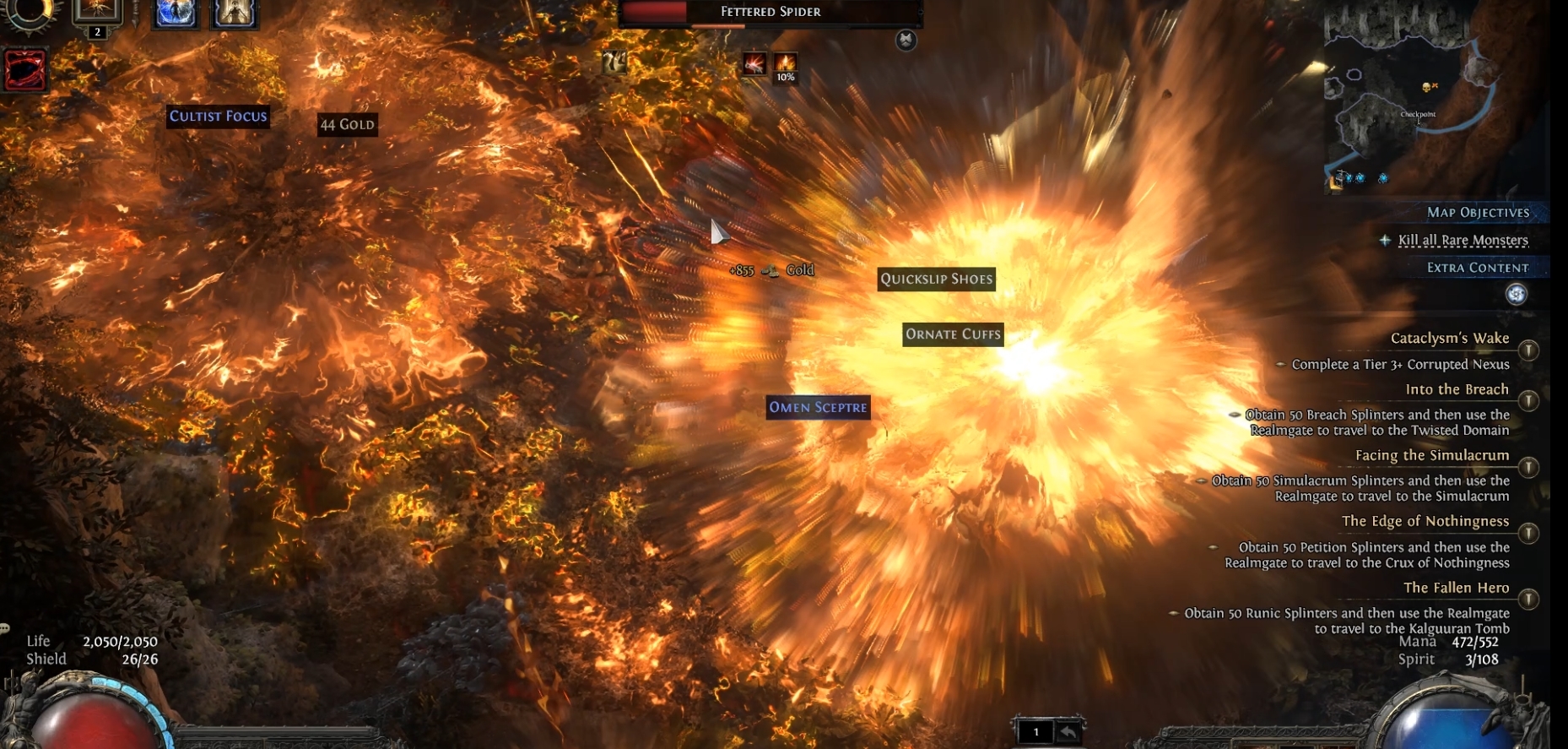Image resolution: width=1568 pixels, height=749 pixels.
Task: Toggle the round button beside The Edge of Nothingness
Action: click(1527, 533)
